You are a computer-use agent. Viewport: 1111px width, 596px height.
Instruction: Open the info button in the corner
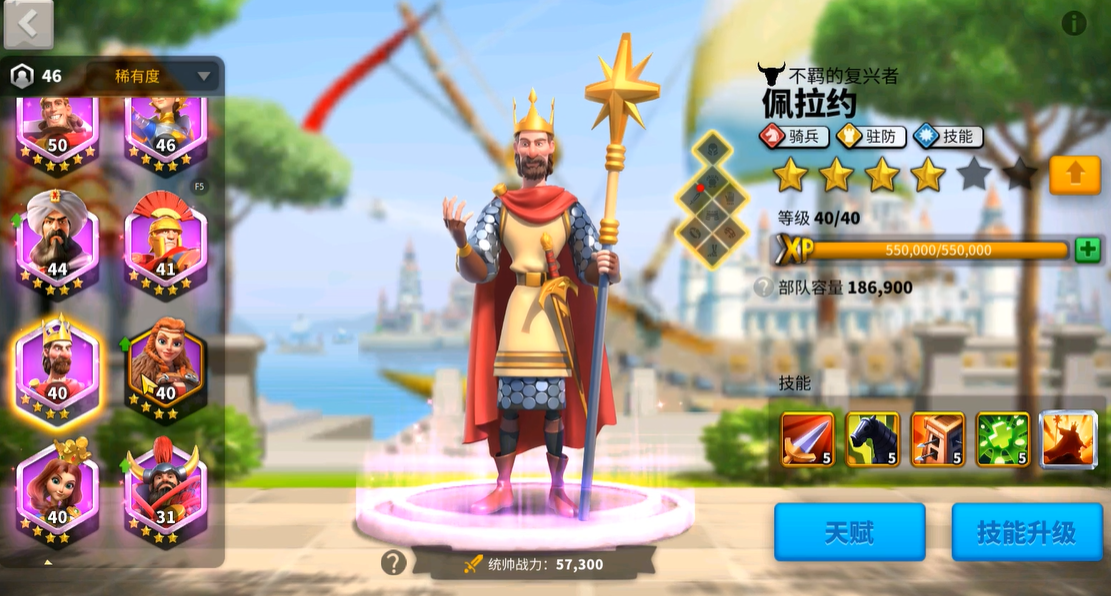click(1074, 23)
